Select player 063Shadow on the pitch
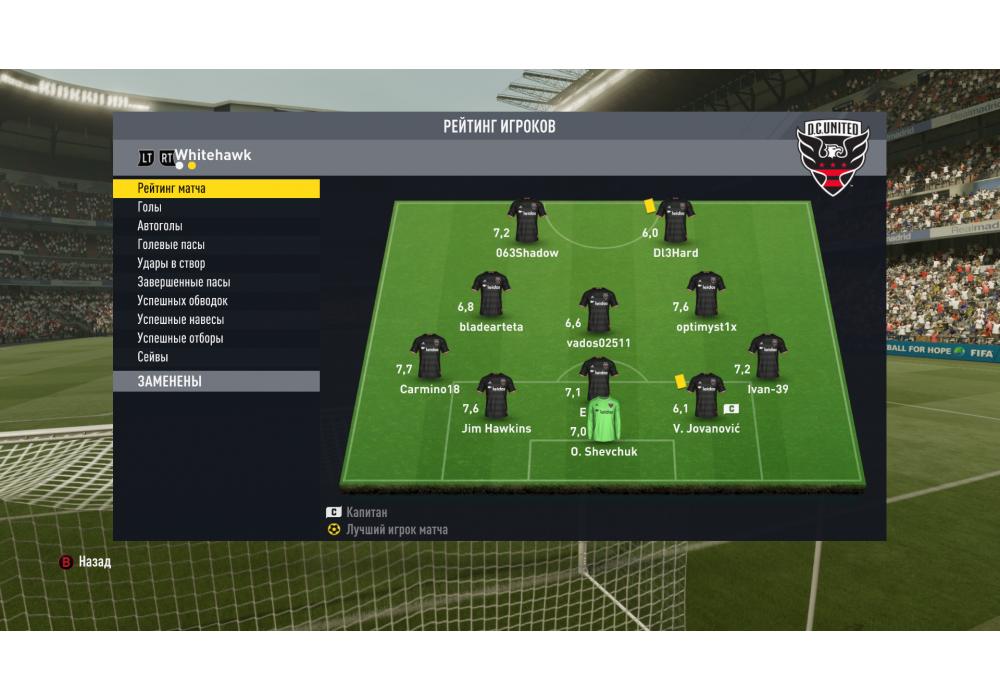Screen dimensions: 1000x700 tap(527, 220)
